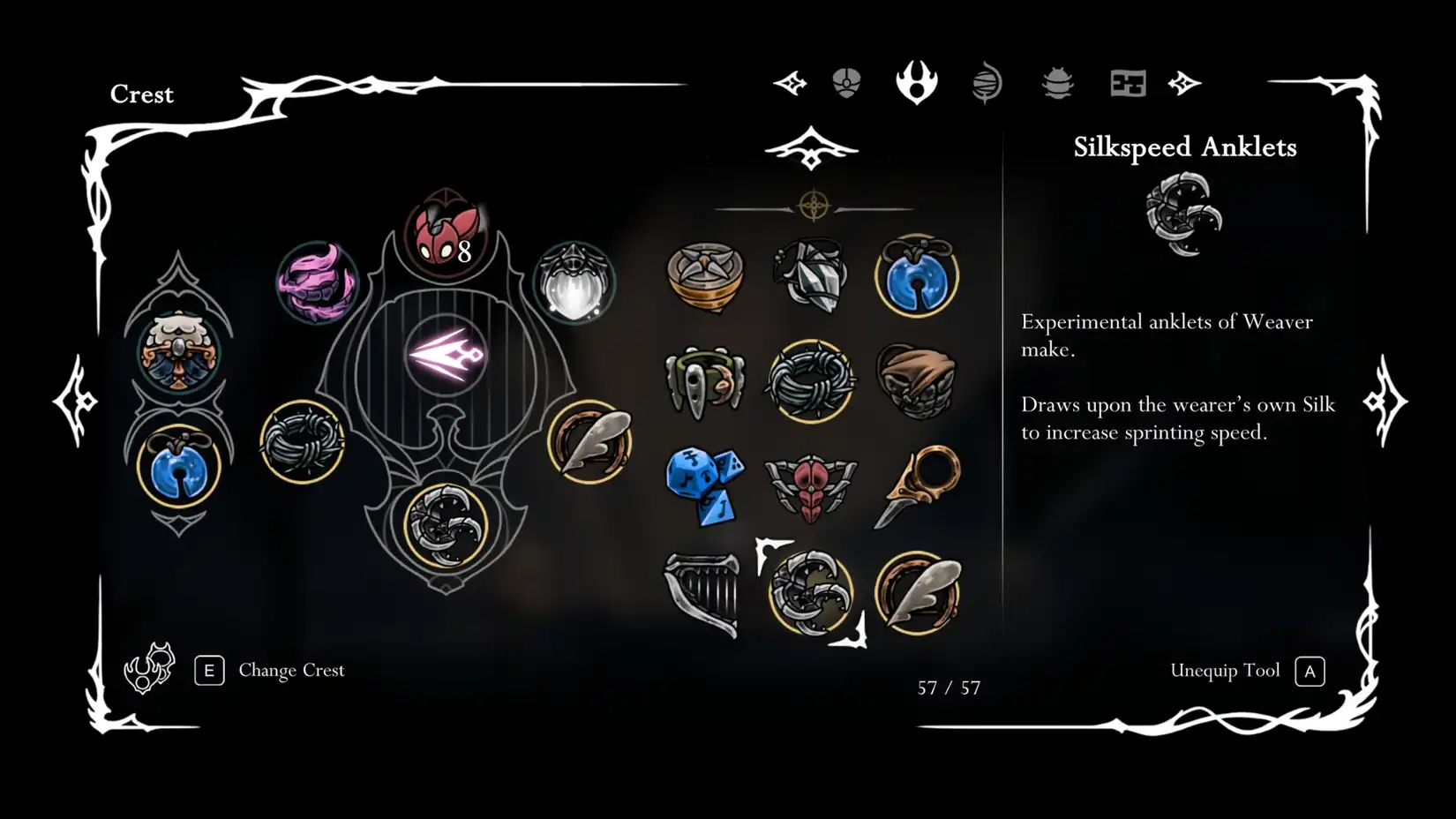Select the blue bell pendant tool
Viewport: 1456px width, 819px height.
[x=918, y=278]
